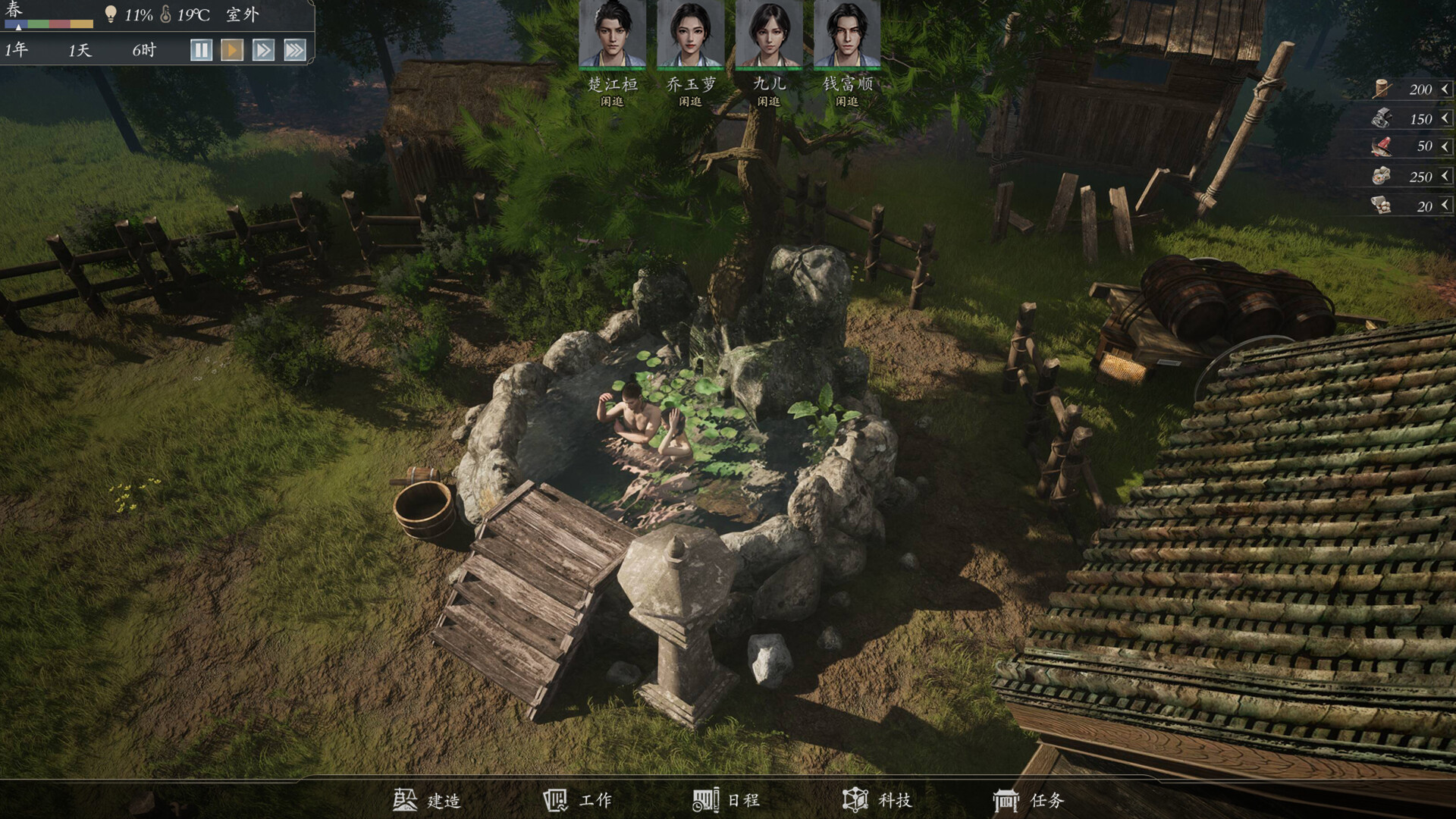Enable fastest game speed
1456x819 pixels.
coord(296,49)
